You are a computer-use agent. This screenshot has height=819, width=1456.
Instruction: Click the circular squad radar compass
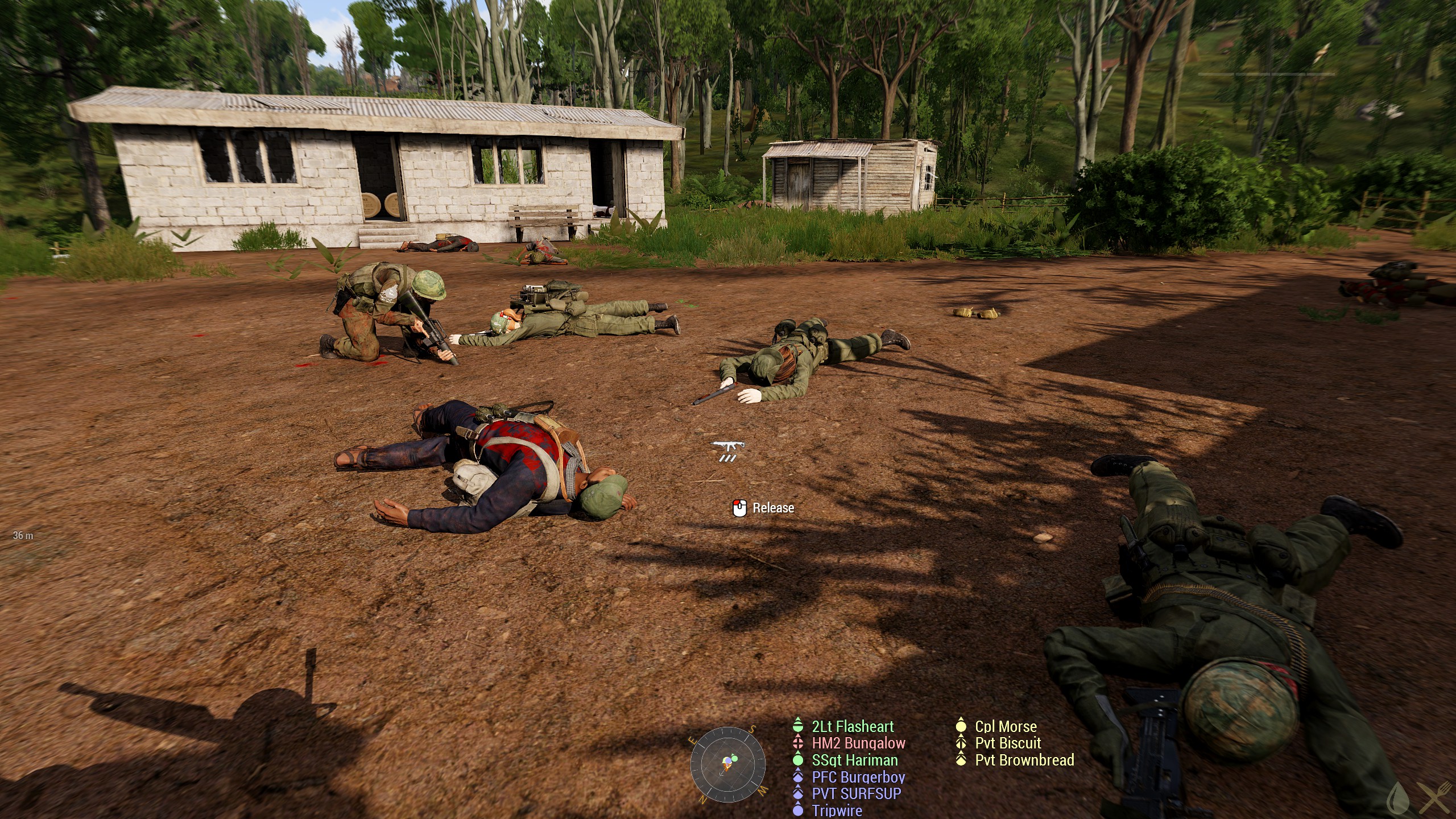click(728, 764)
